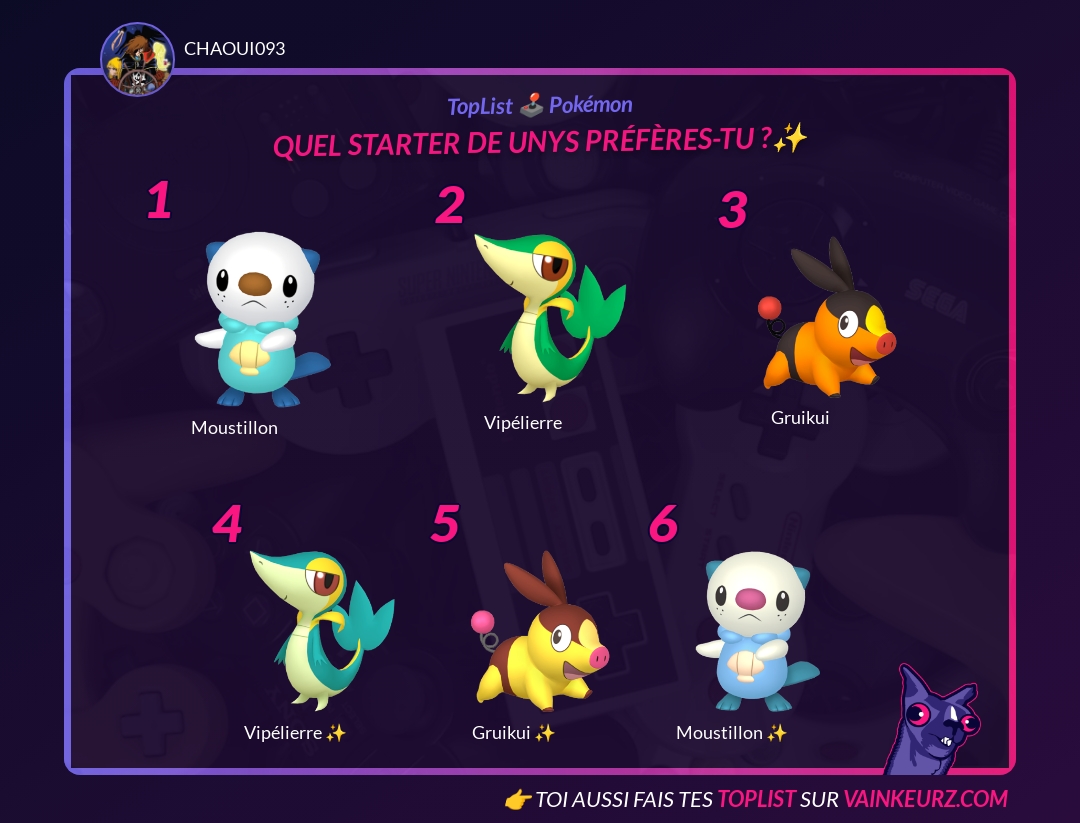Pick the orange Gruikui ranked third
The height and width of the screenshot is (823, 1080).
click(823, 320)
